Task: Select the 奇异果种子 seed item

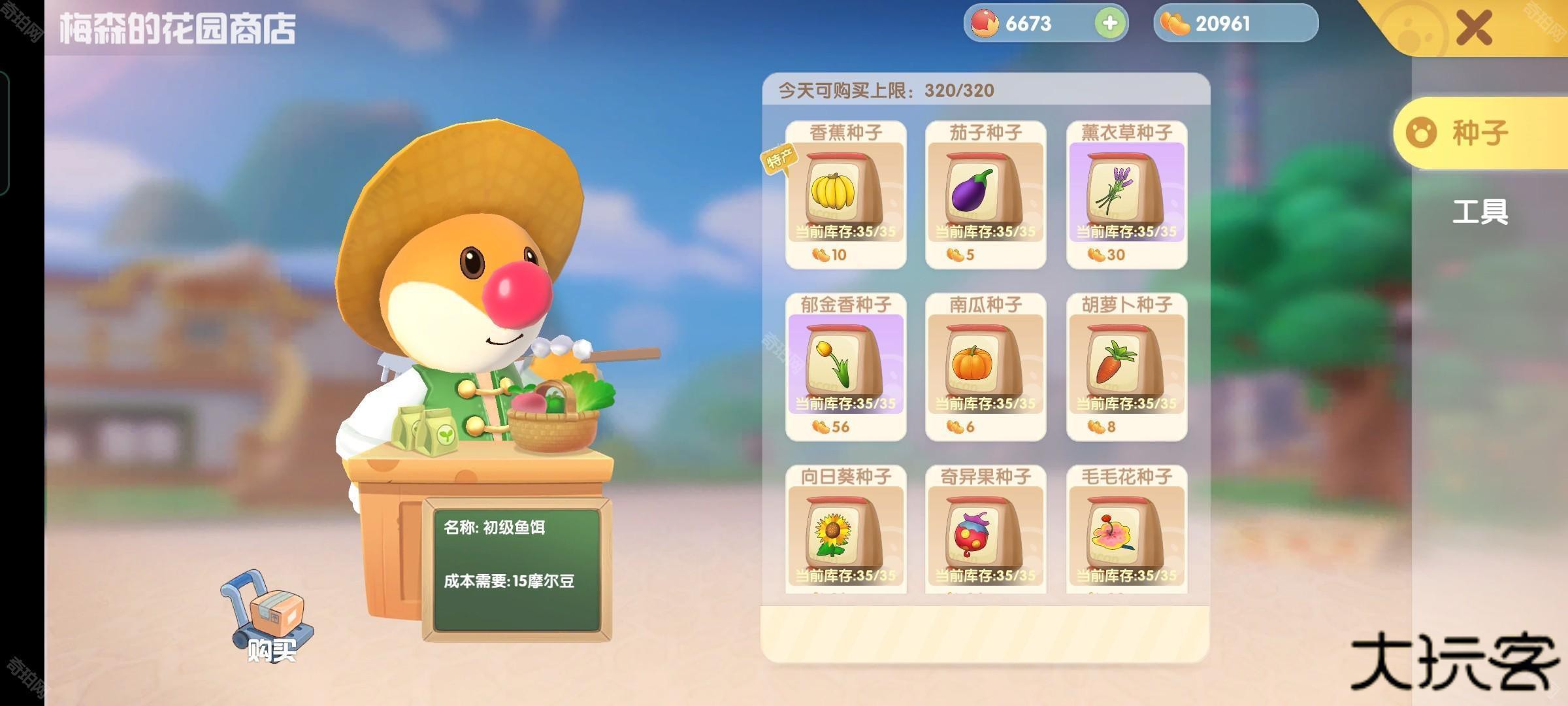Action: (985, 533)
